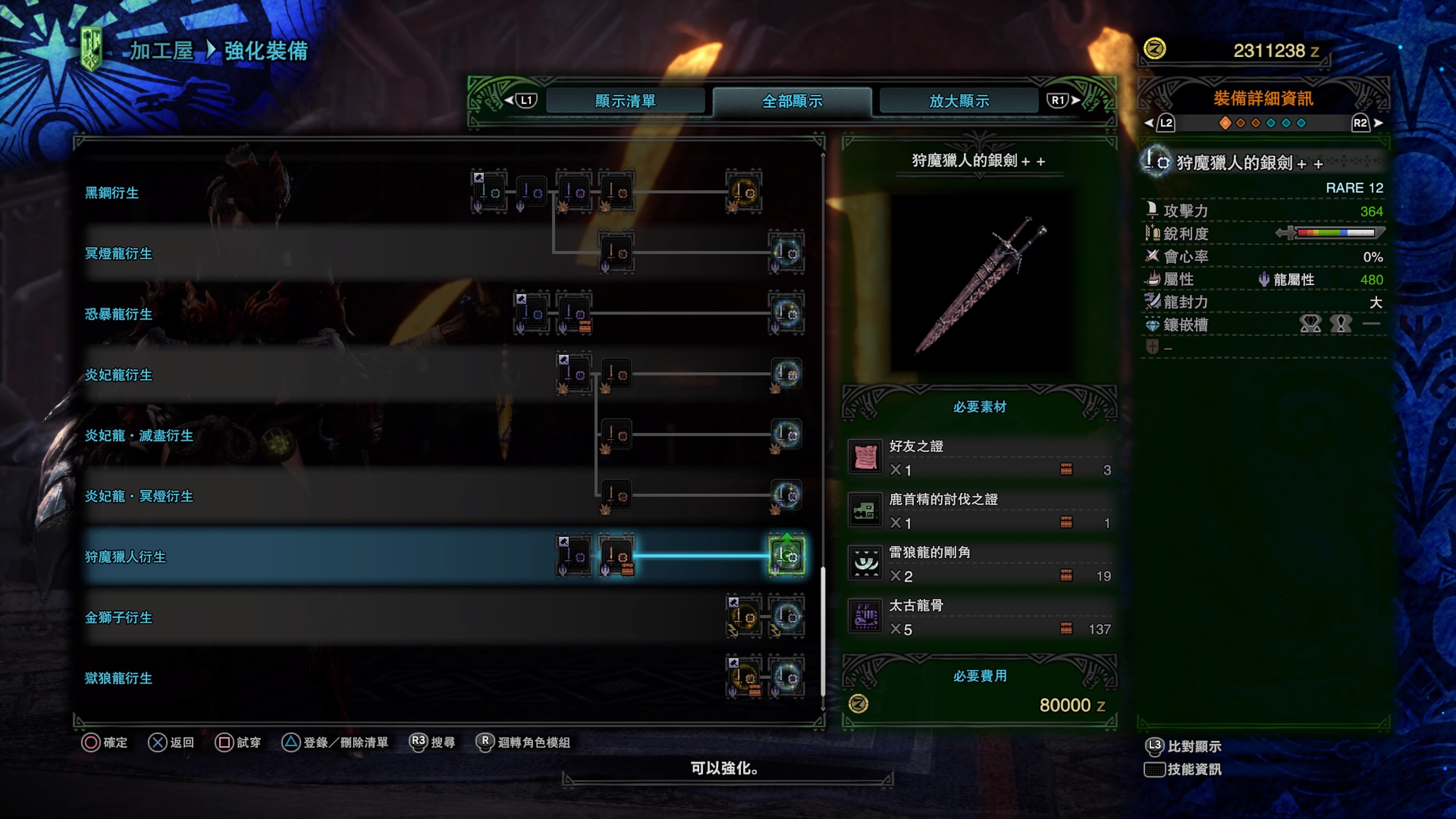
Task: Select the 金獅子衍生 tree row
Action: [119, 618]
